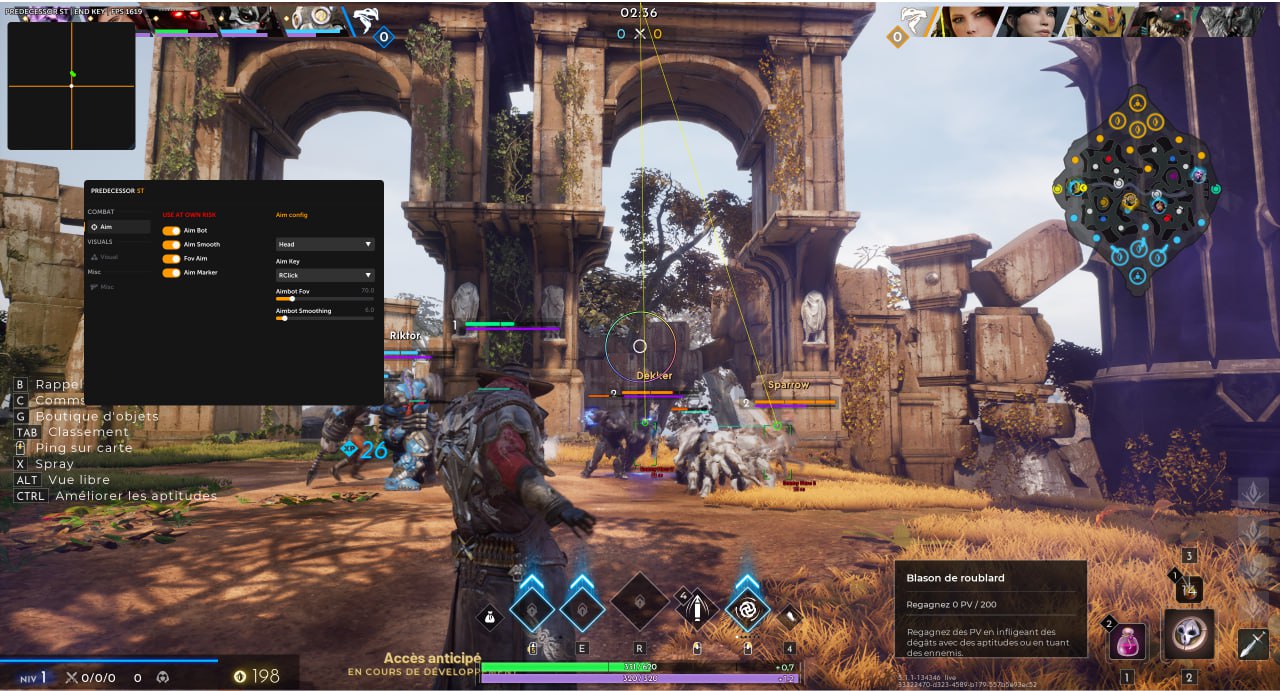
Task: Activate the white swirl ability icon
Action: click(747, 608)
